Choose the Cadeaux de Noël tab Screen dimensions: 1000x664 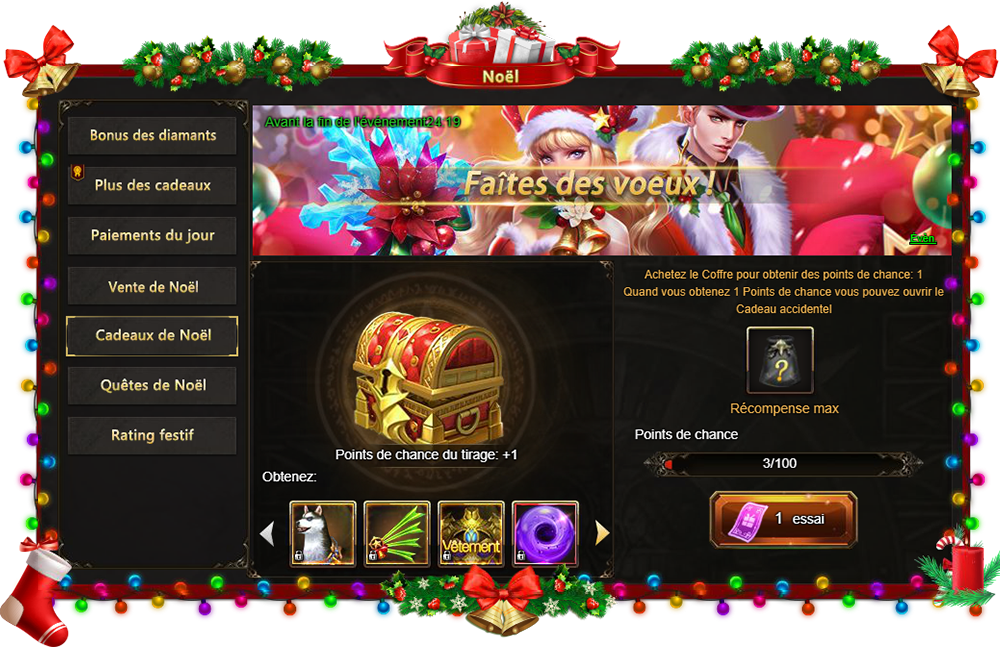(x=152, y=336)
